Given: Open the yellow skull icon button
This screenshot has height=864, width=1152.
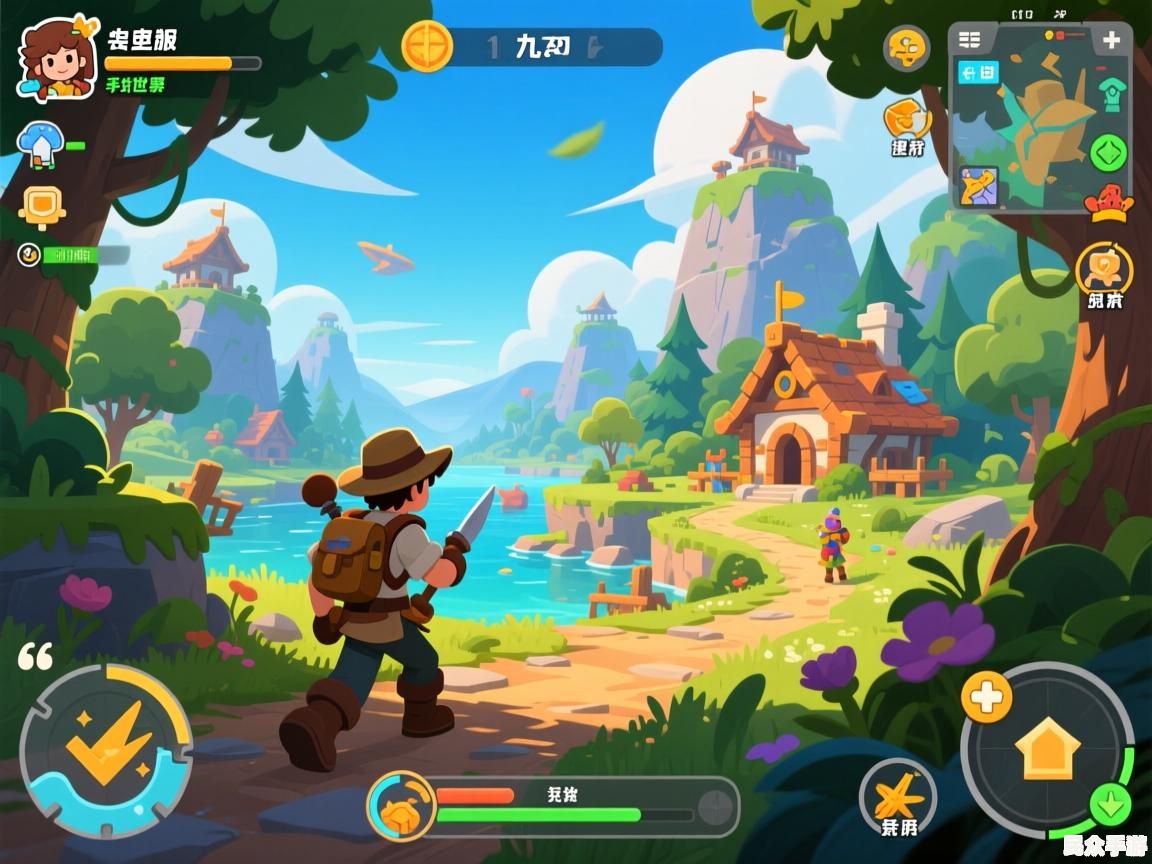Looking at the screenshot, I should (906, 48).
